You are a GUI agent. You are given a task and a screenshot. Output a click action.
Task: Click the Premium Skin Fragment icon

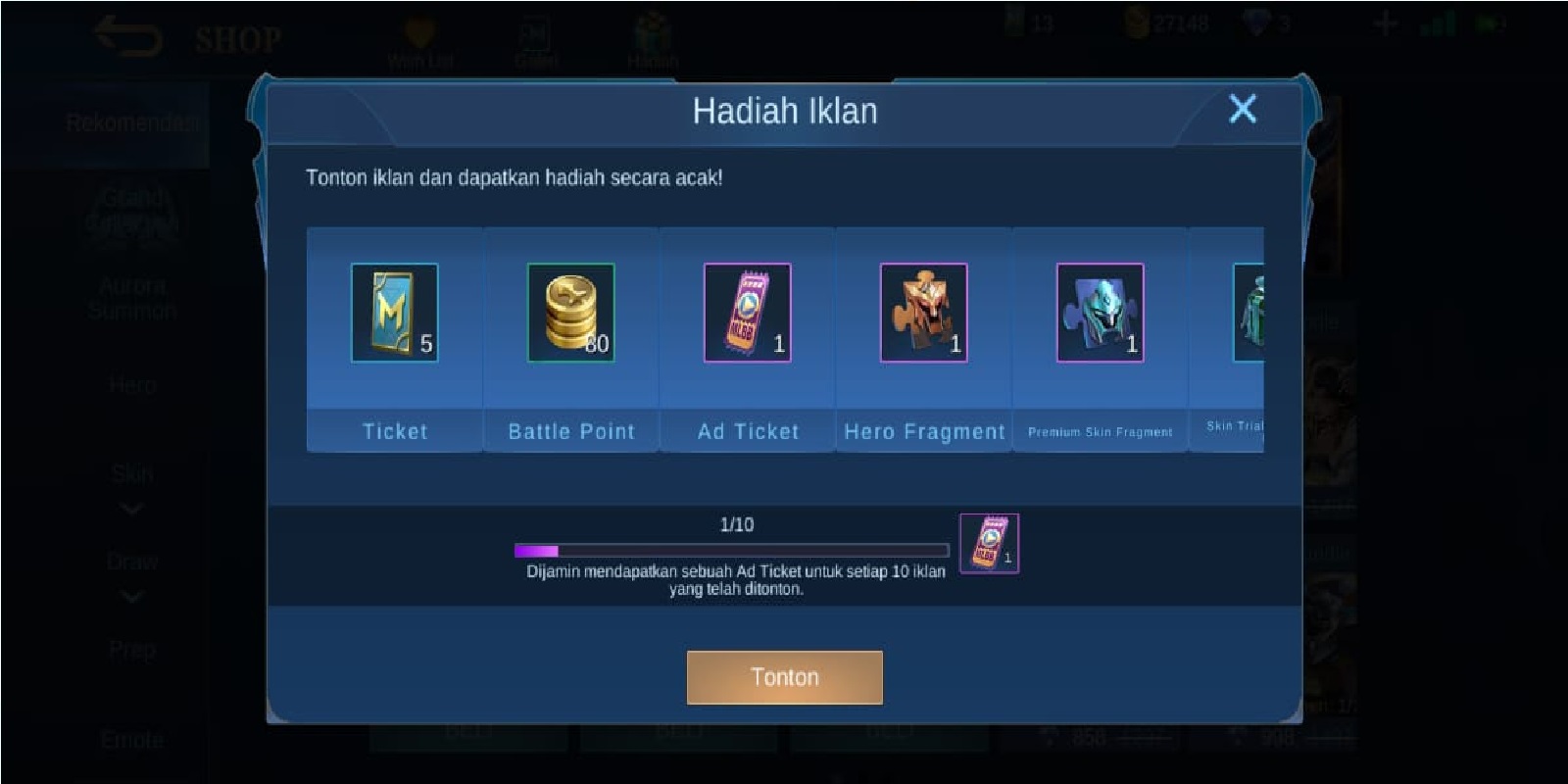(1098, 312)
